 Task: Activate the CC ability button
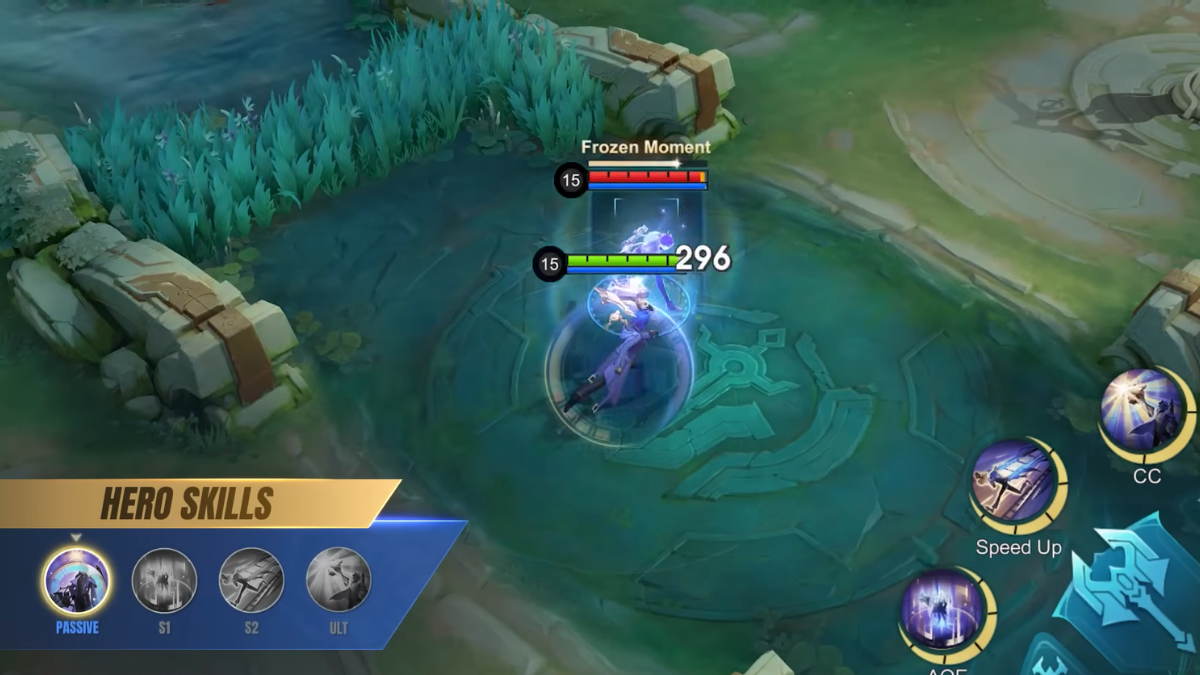[x=1143, y=411]
